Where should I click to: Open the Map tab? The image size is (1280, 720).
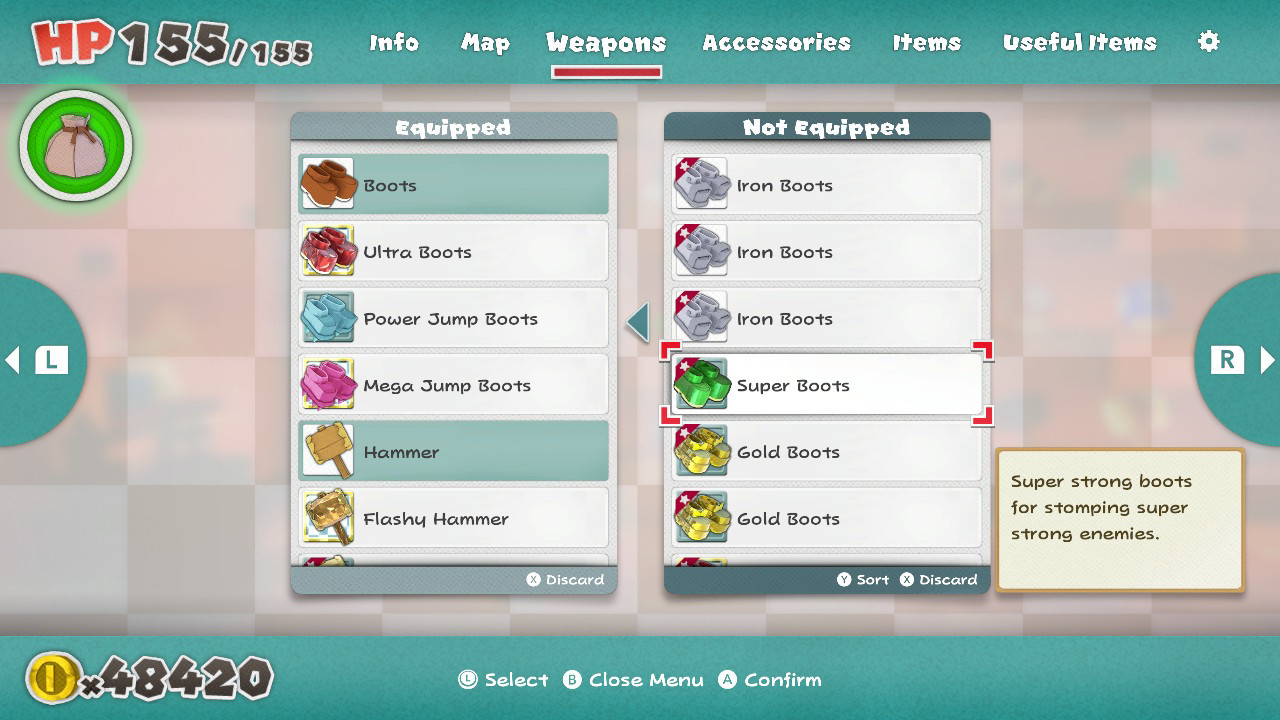click(x=485, y=42)
